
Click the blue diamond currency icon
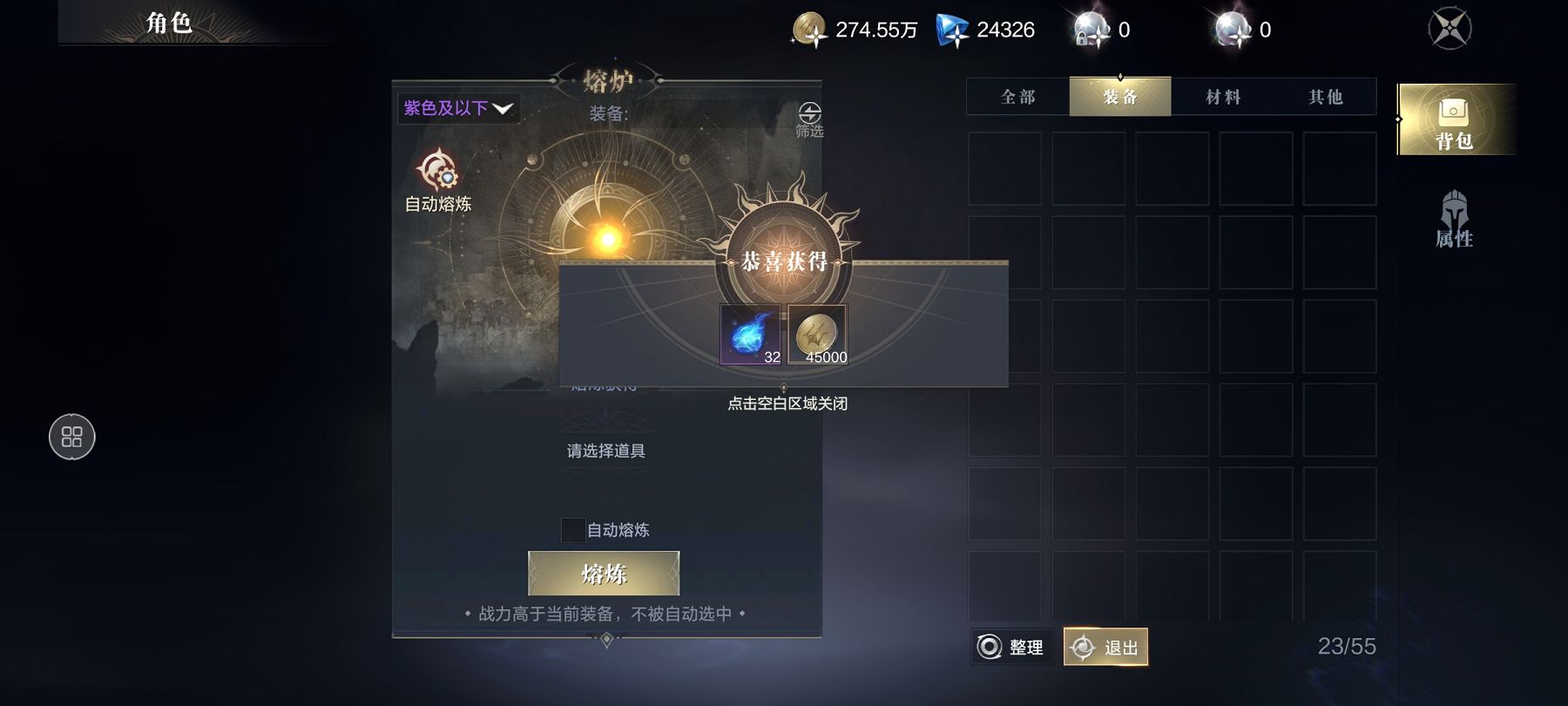[952, 30]
